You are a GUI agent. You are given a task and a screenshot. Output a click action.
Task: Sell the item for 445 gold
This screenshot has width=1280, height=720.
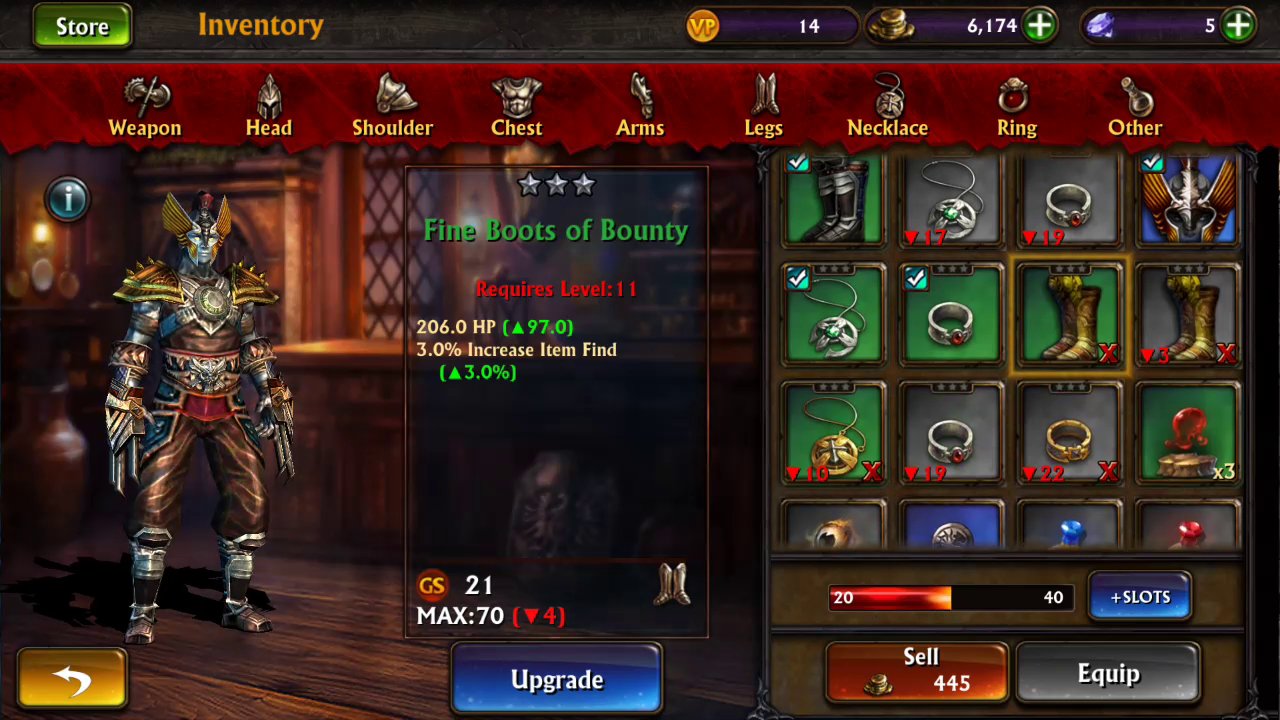917,671
